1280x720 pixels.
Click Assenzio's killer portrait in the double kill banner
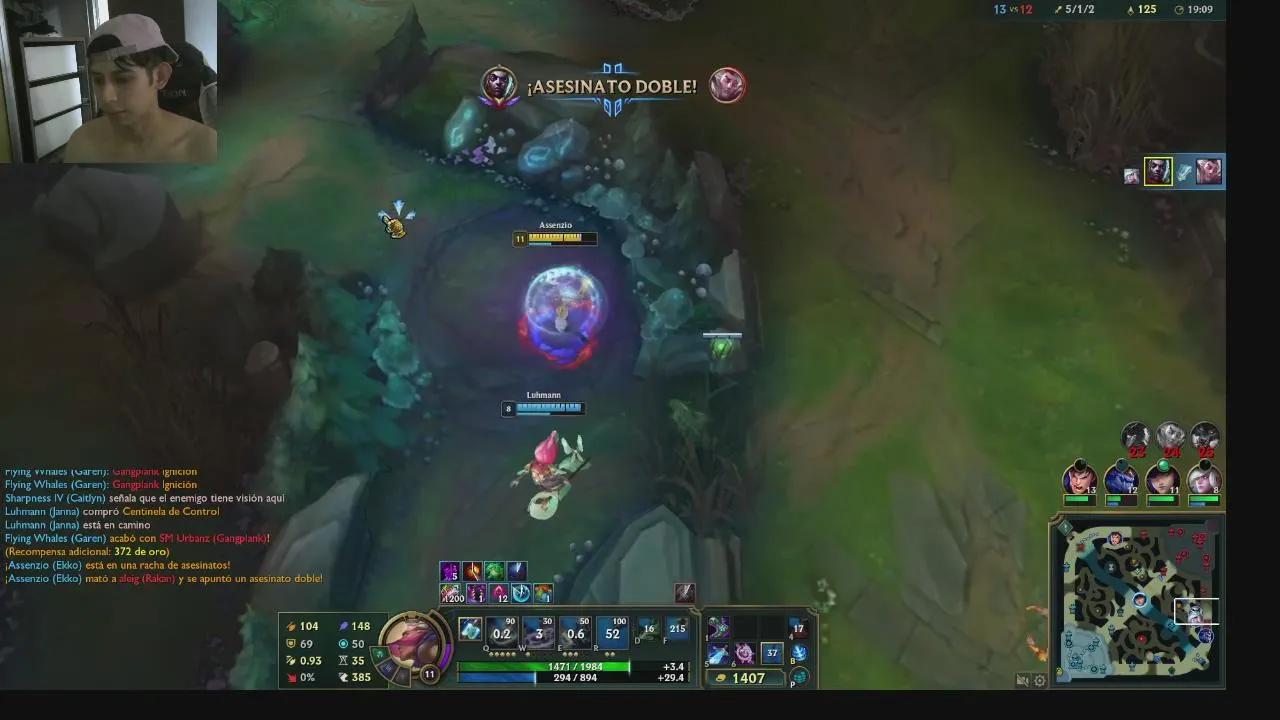(x=499, y=85)
